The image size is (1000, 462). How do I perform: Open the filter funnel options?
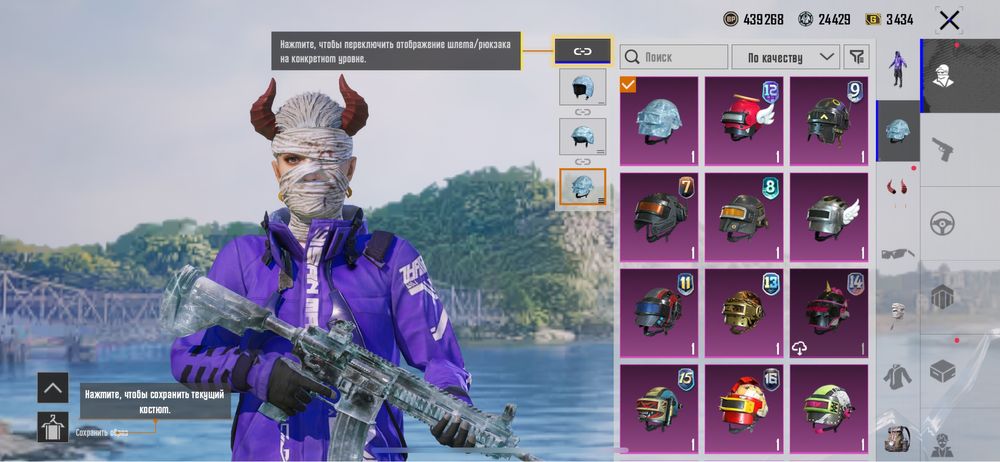click(x=857, y=57)
